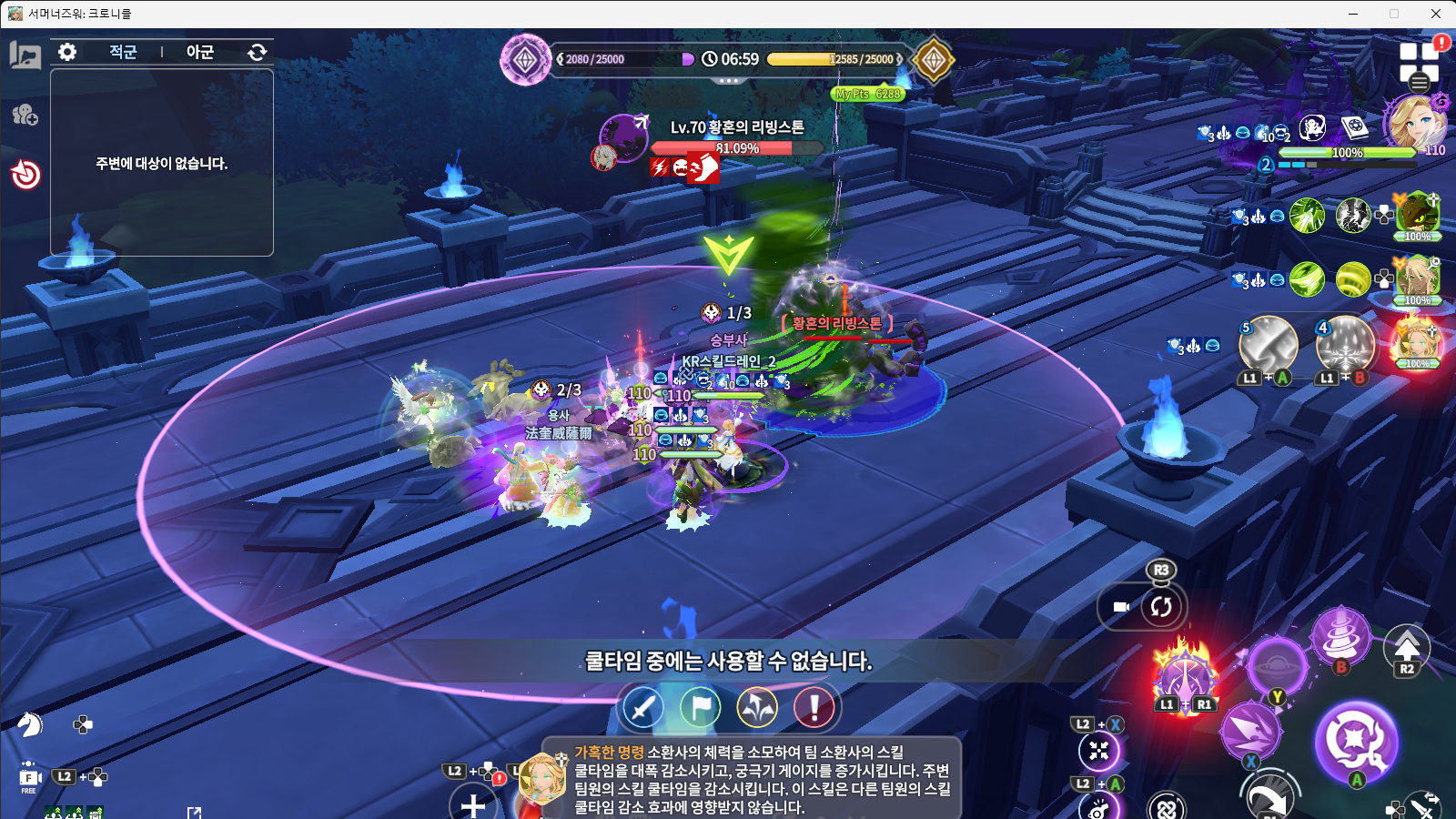
Task: Trigger the flaming ultimate skill icon
Action: tap(1185, 677)
